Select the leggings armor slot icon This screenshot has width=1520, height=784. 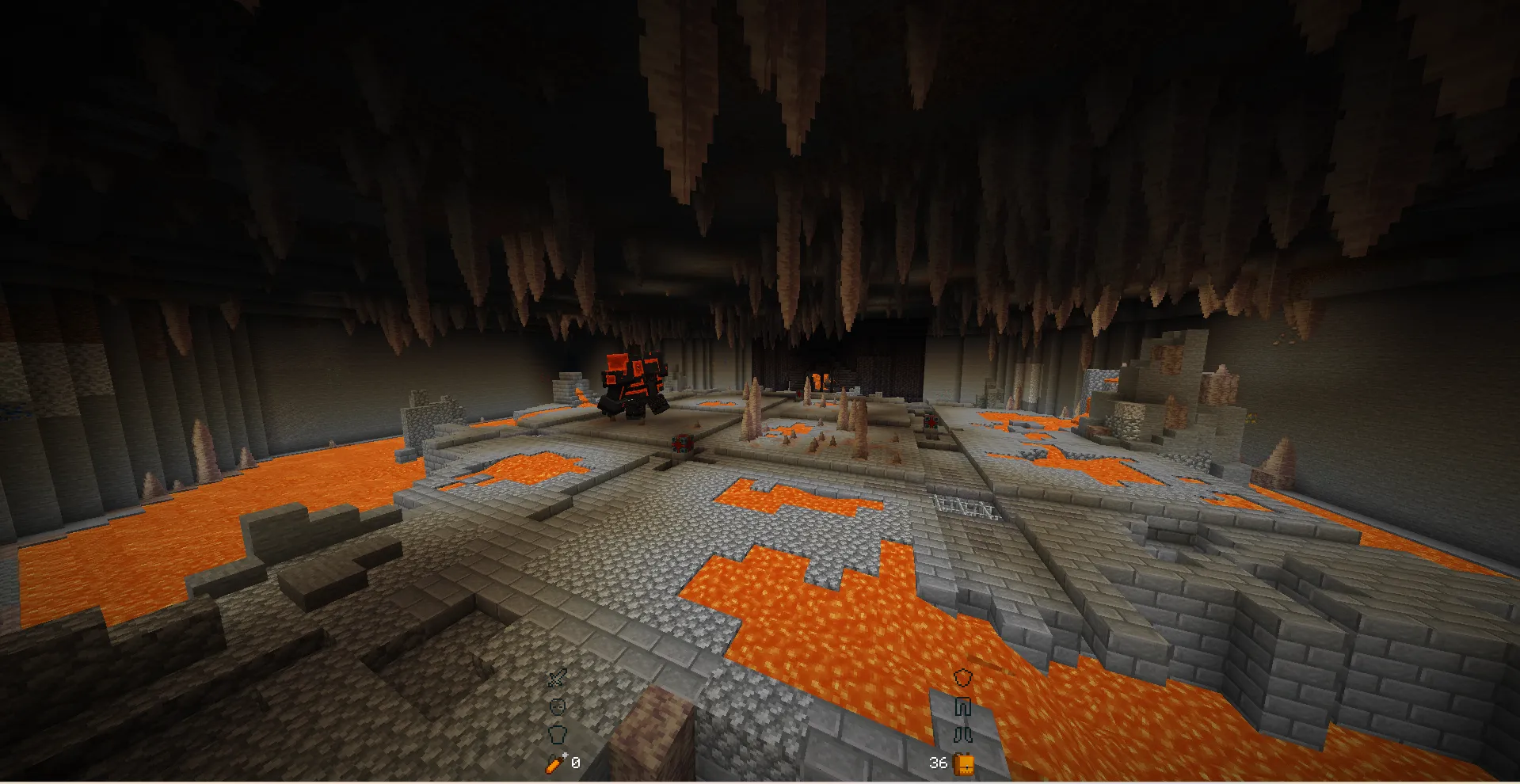point(965,707)
